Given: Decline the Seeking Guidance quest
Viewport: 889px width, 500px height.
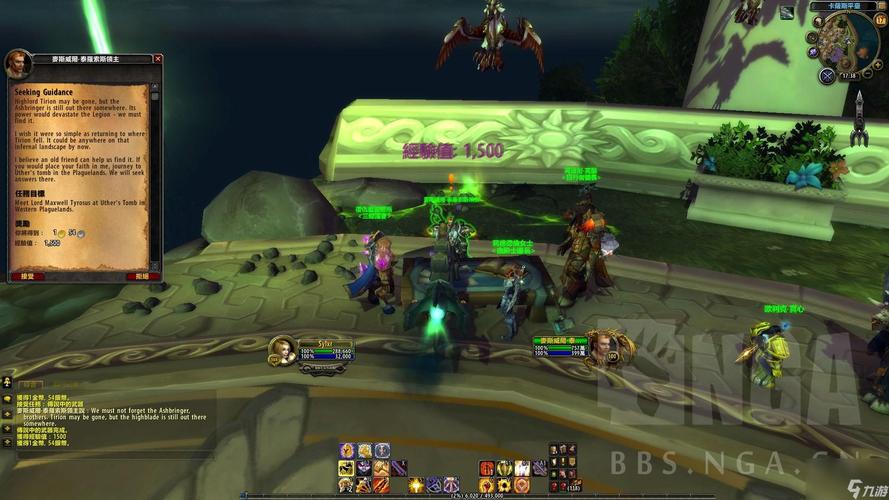Looking at the screenshot, I should pos(141,275).
